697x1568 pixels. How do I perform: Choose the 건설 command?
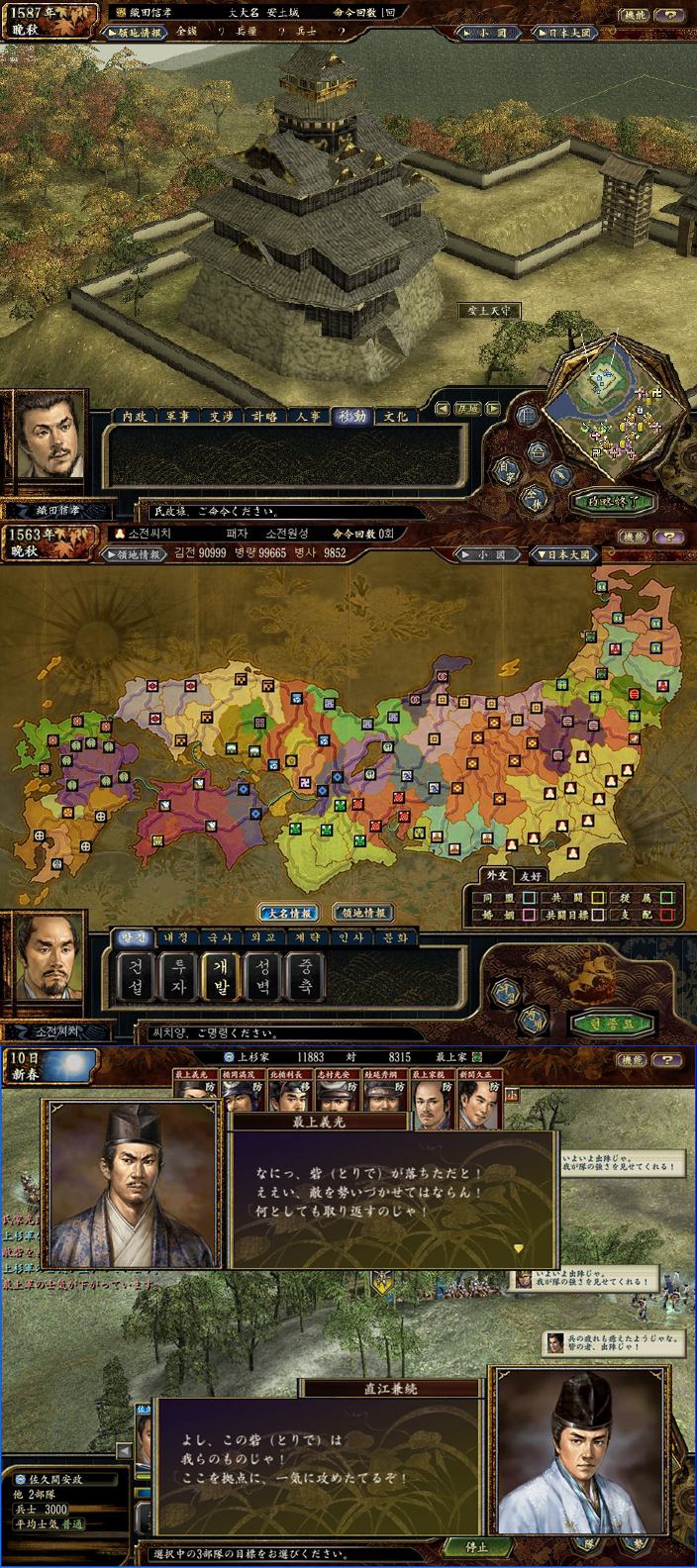(135, 975)
